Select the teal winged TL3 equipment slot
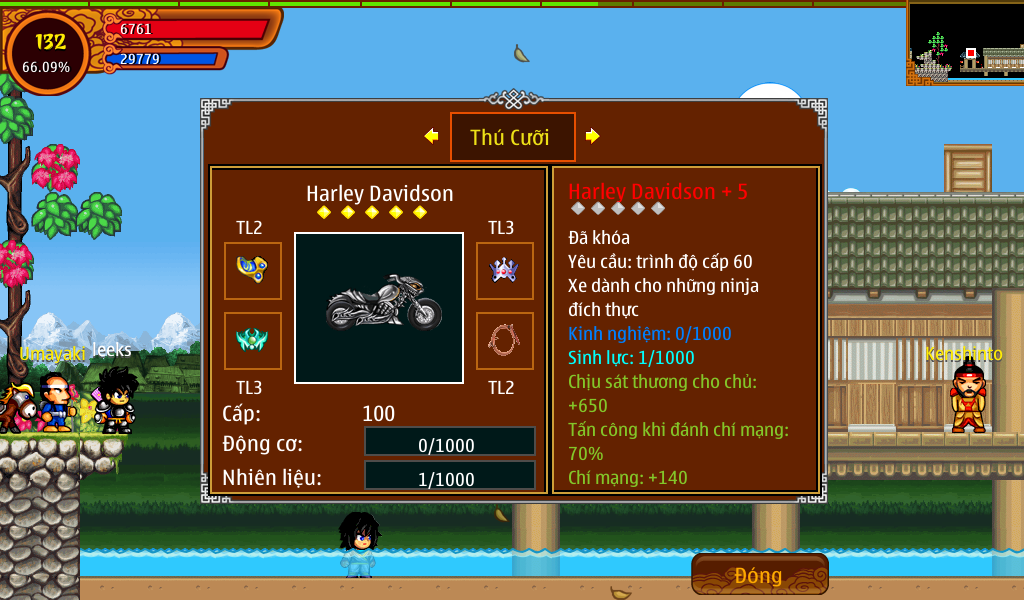This screenshot has width=1024, height=600. [x=252, y=341]
